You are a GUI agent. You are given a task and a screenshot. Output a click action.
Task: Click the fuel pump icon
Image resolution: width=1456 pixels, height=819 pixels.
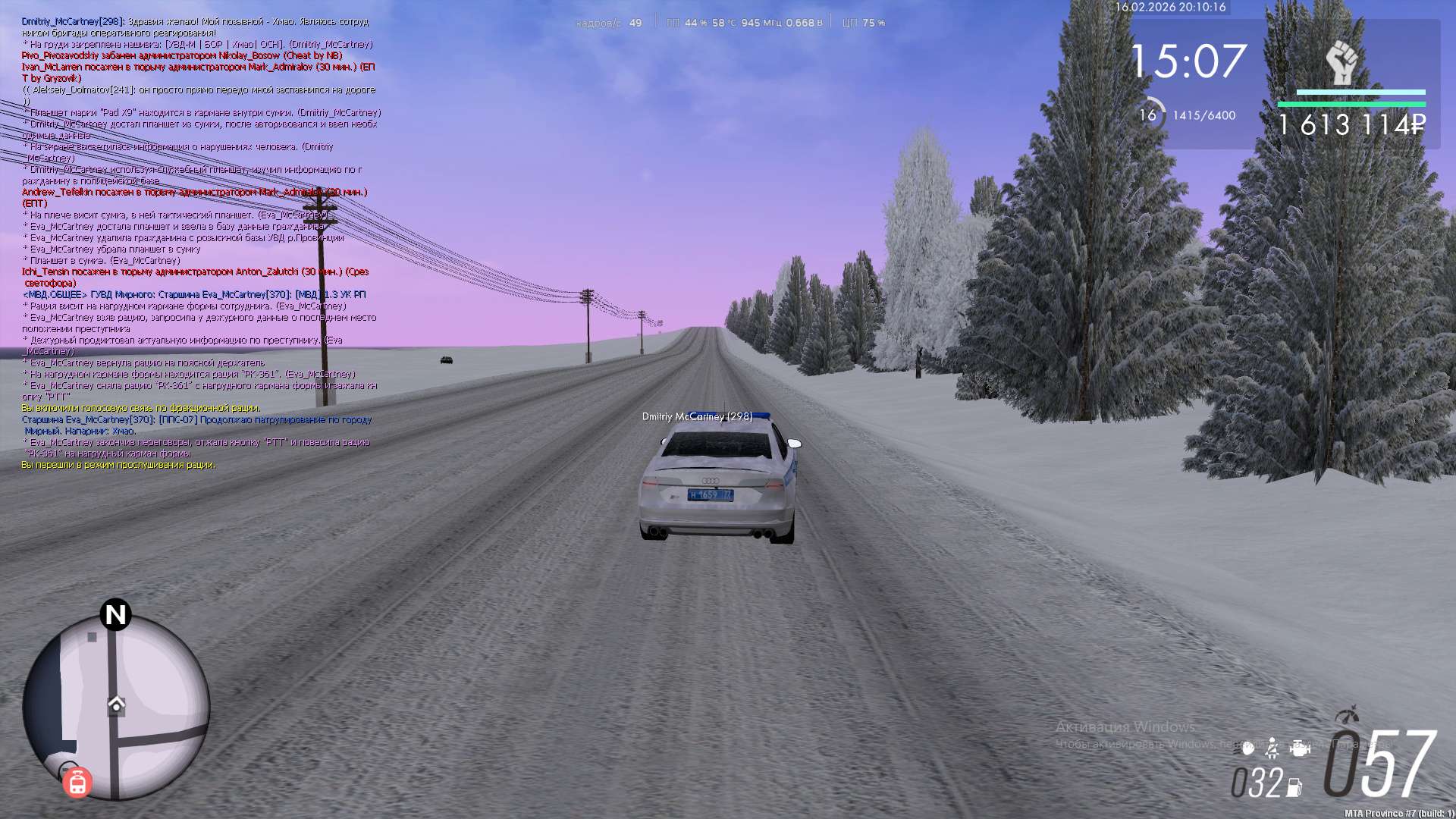(1294, 788)
